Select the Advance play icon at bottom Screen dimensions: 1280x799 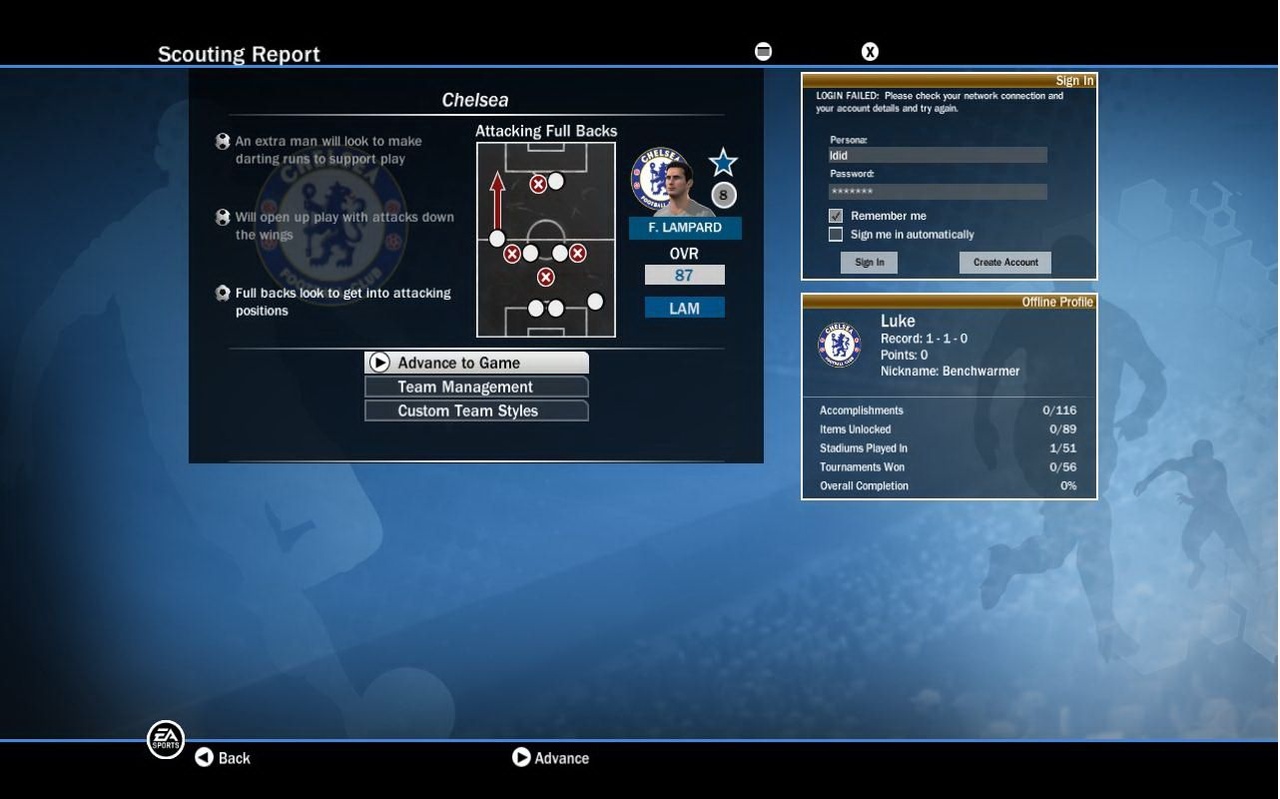pyautogui.click(x=521, y=757)
